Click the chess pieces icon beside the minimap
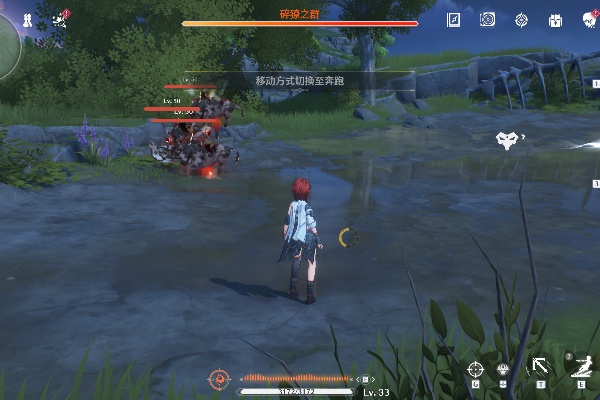Screen dimensions: 600x400 point(28,18)
